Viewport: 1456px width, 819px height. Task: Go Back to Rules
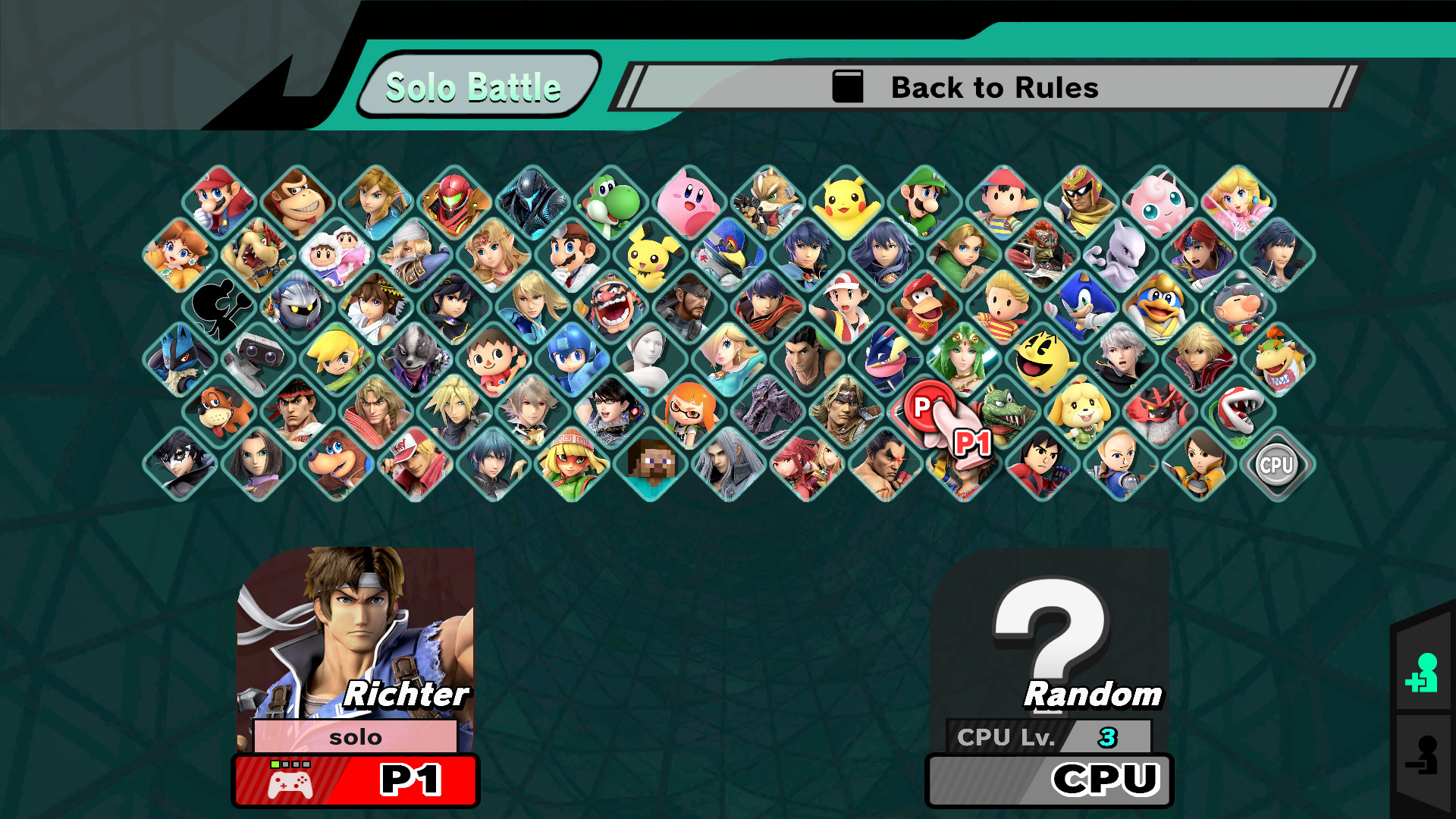(993, 87)
